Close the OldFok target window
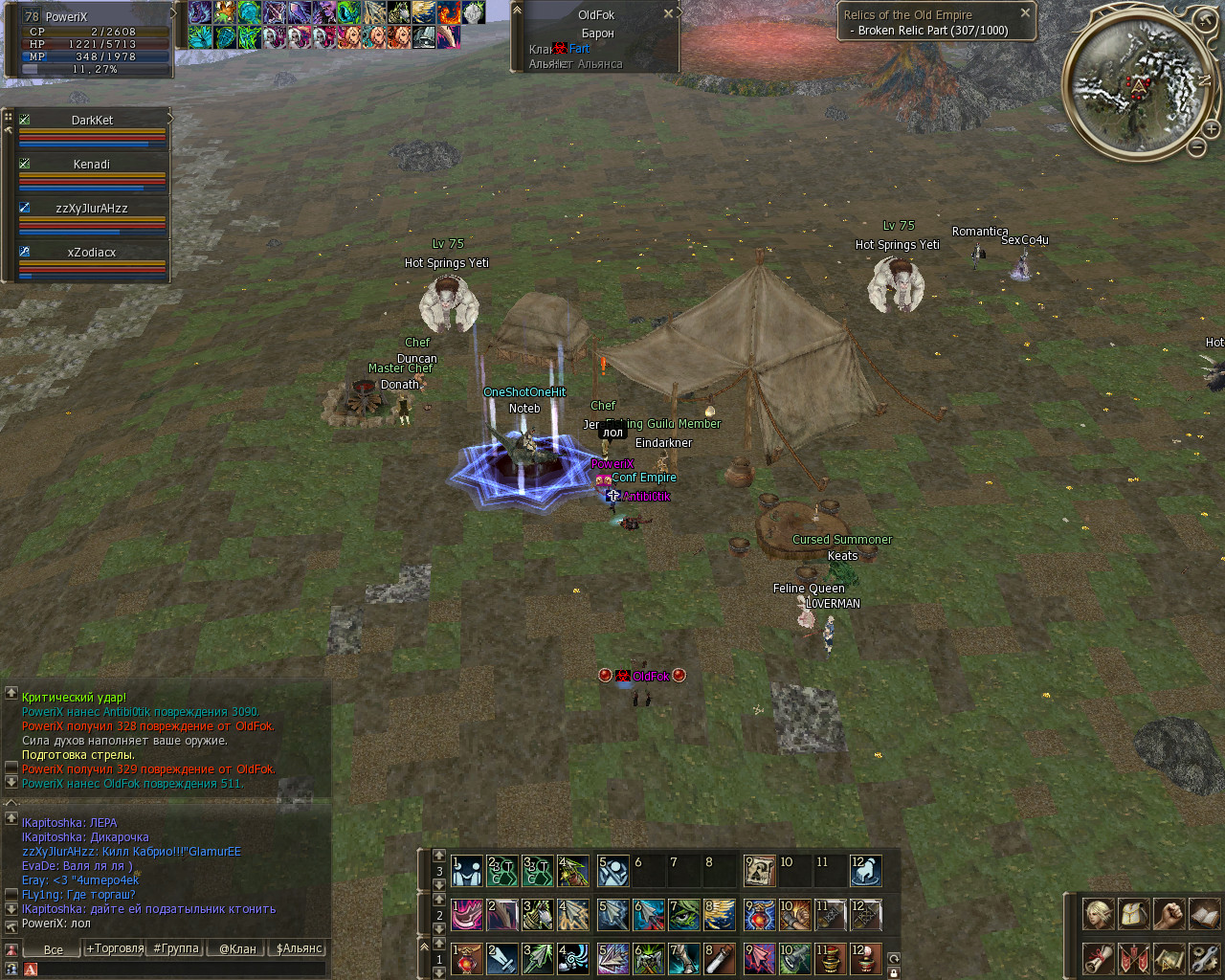 (x=669, y=14)
